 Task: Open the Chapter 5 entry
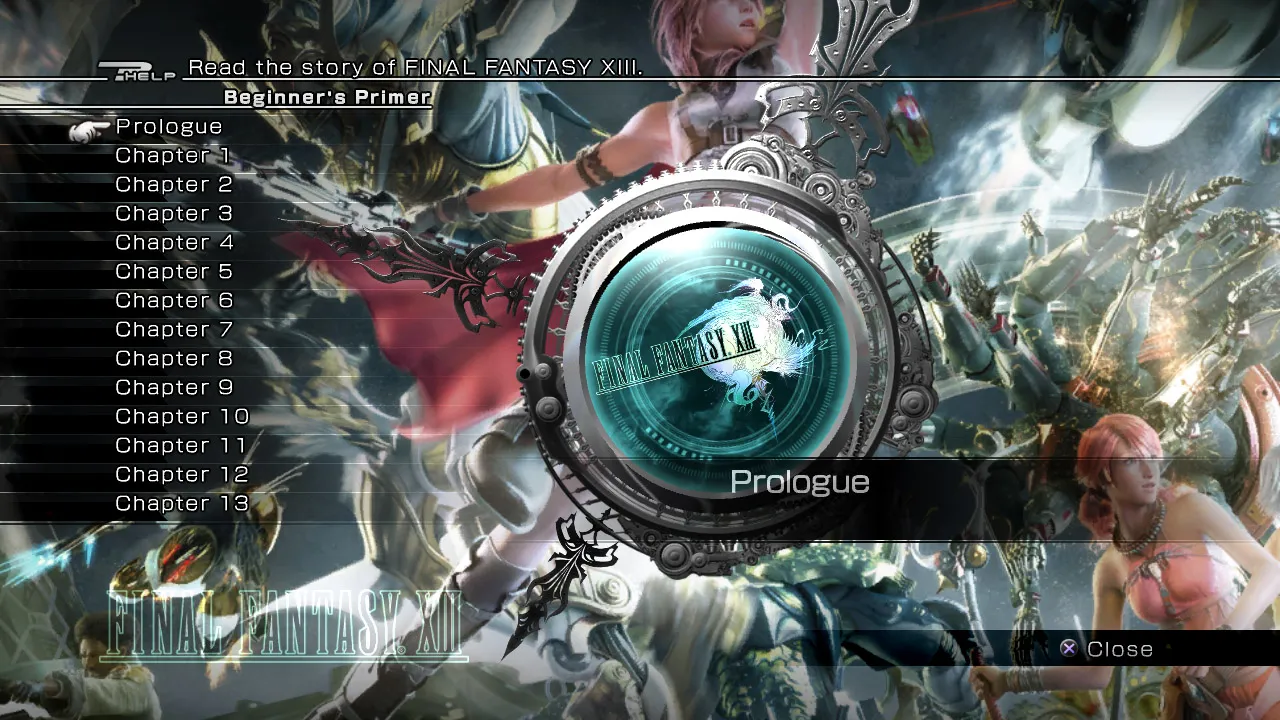(x=173, y=271)
